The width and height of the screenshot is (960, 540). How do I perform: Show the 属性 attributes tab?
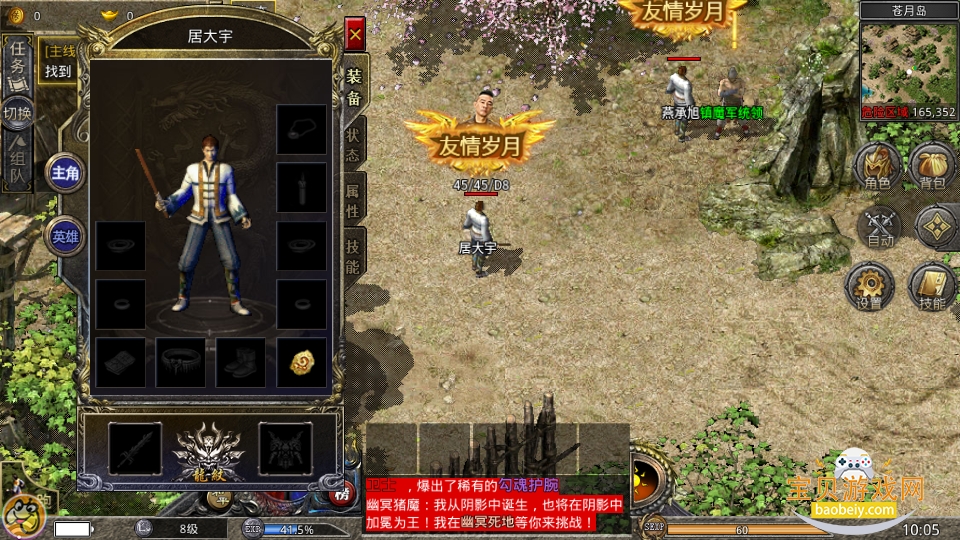click(x=354, y=198)
